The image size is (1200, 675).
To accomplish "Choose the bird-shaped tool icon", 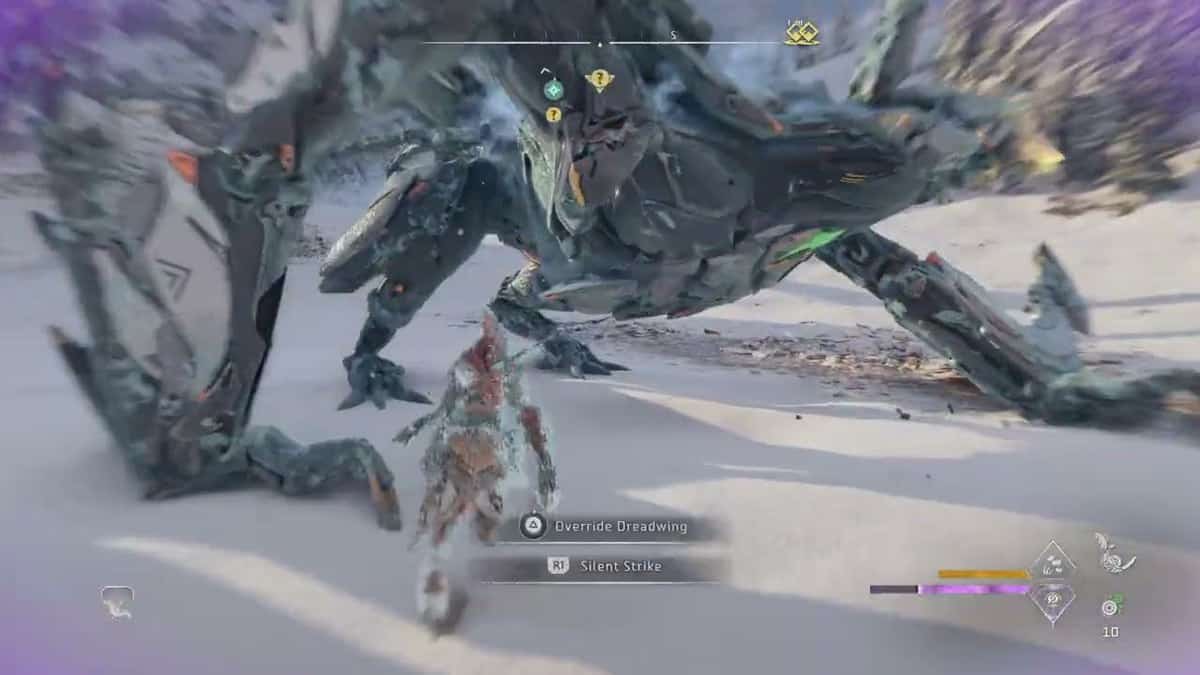I will [x=1114, y=553].
